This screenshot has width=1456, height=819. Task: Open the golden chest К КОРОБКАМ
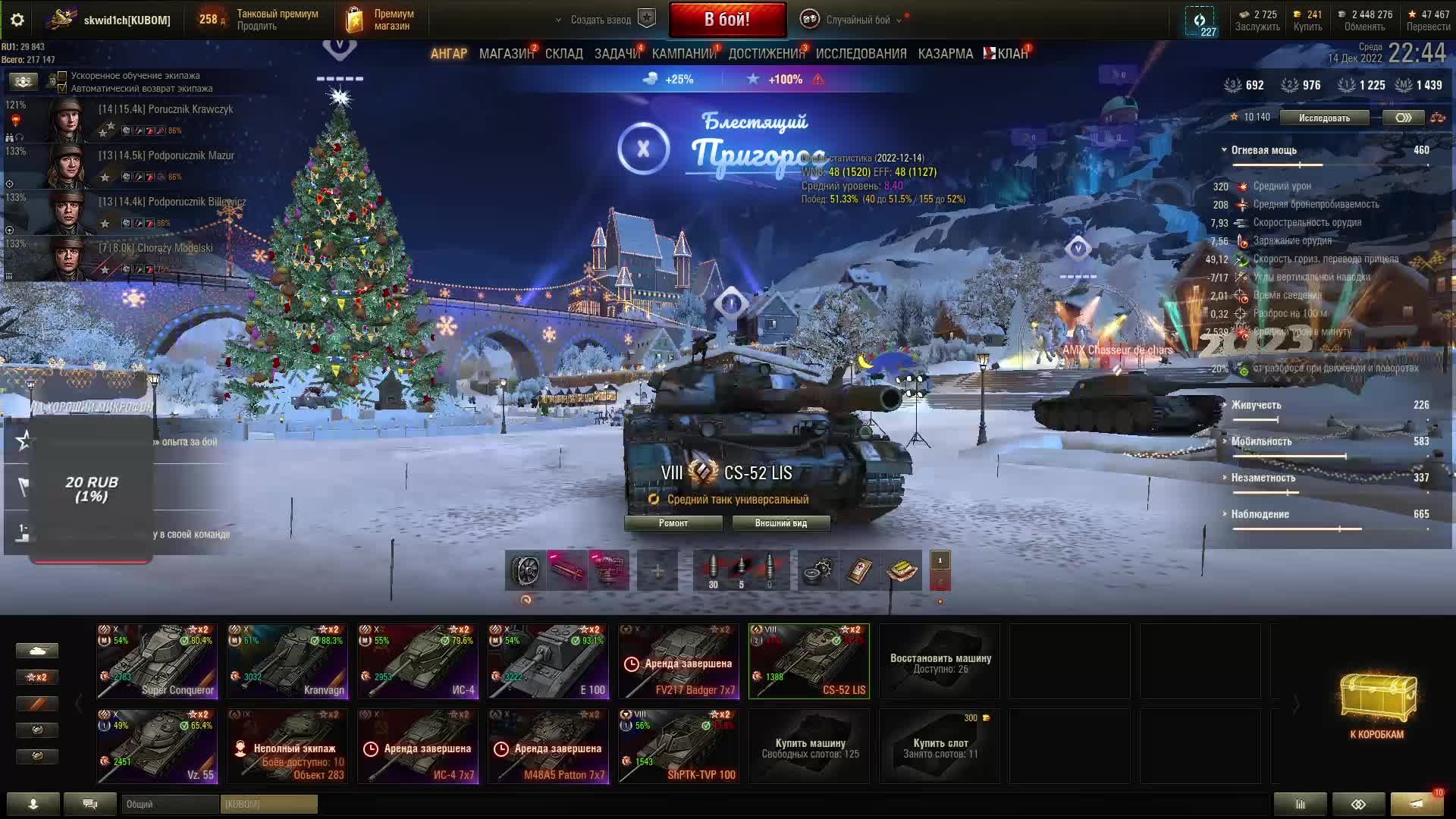[1376, 705]
